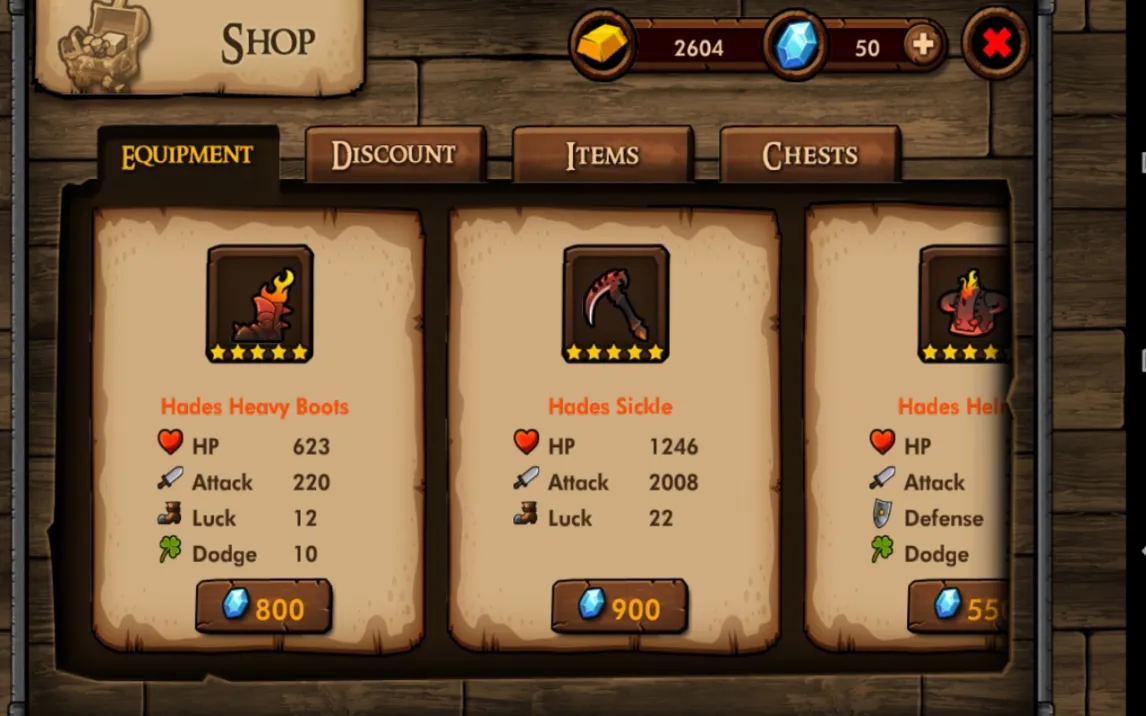The width and height of the screenshot is (1146, 716).
Task: Switch to the Equipment tab
Action: [187, 156]
